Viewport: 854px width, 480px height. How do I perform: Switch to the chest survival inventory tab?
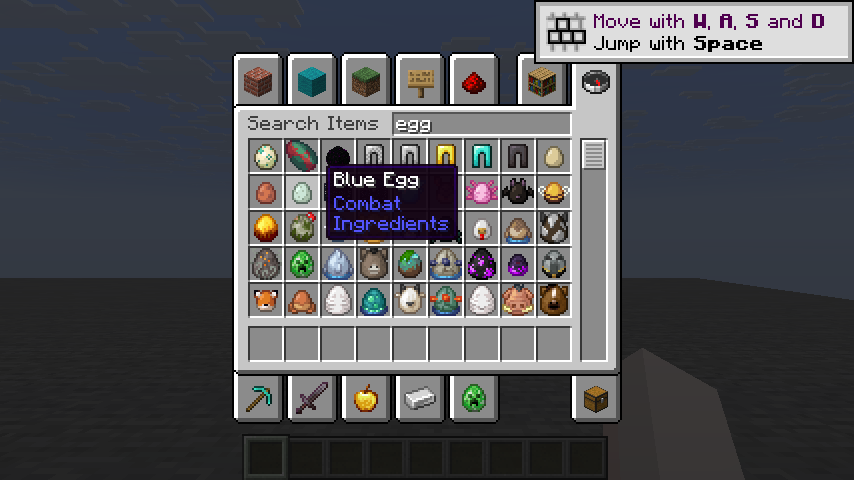(595, 400)
